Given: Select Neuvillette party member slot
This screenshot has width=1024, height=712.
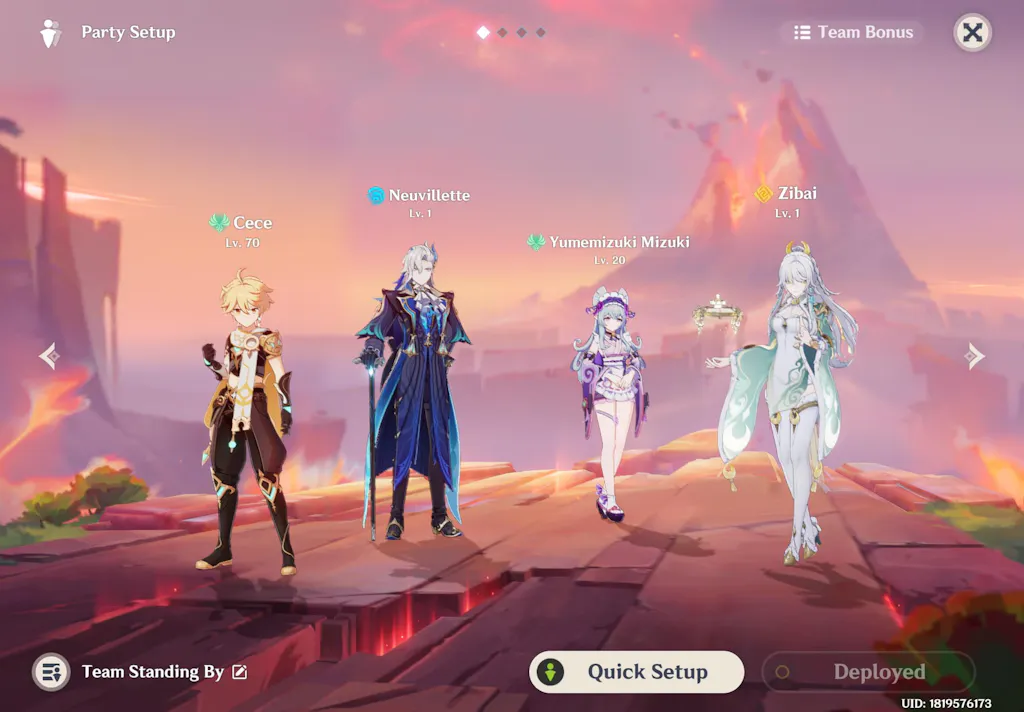Looking at the screenshot, I should [412, 400].
